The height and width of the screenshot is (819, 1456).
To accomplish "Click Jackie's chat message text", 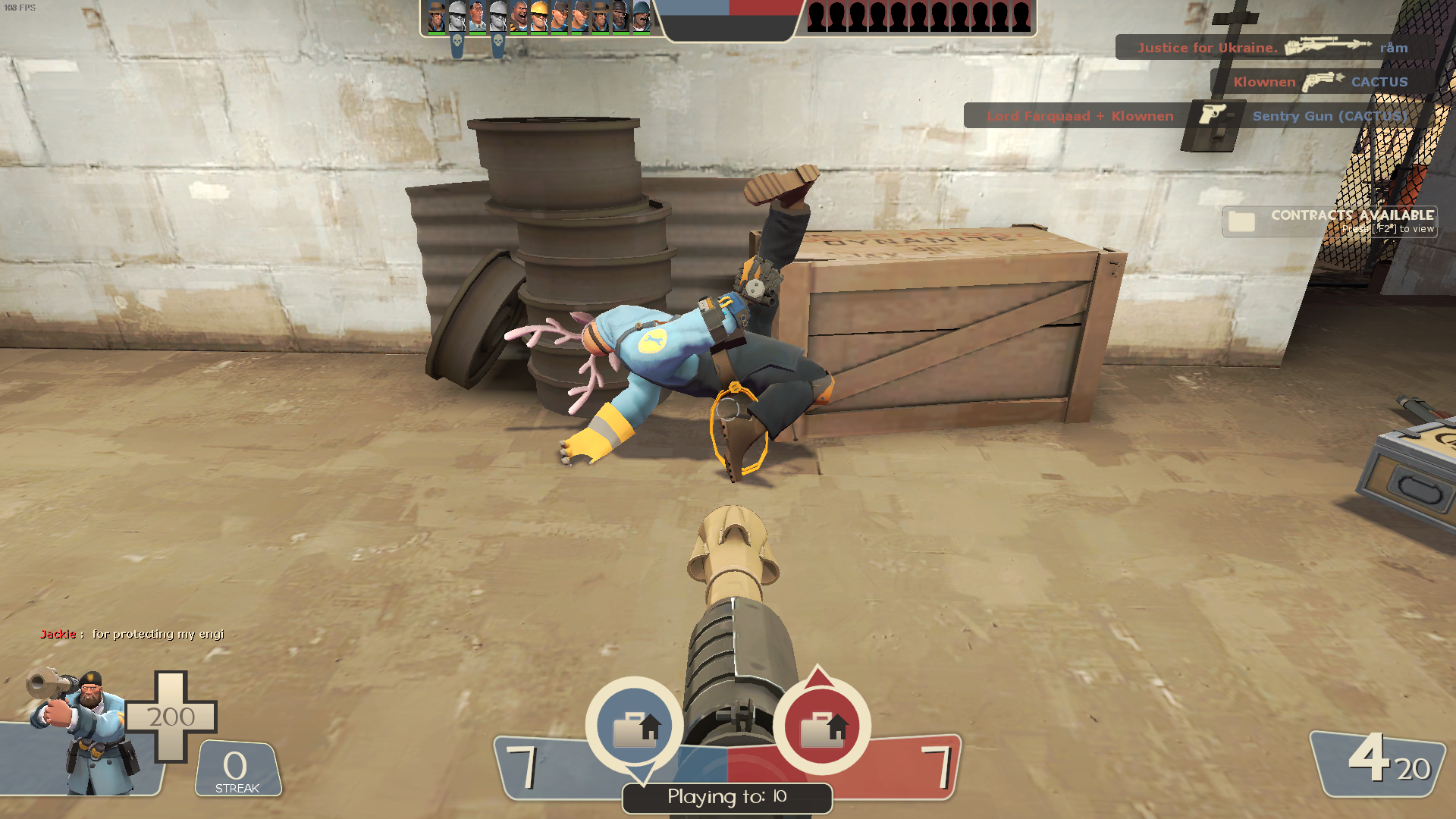I will pos(157,634).
